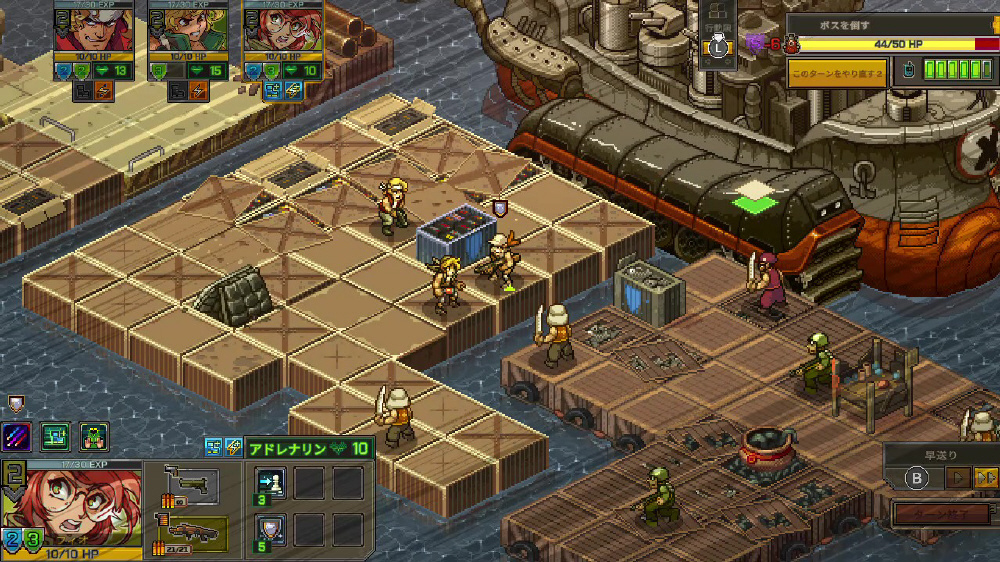Viewport: 1000px width, 562px height.
Task: Click the ターン終了 end turn button
Action: pyautogui.click(x=942, y=514)
